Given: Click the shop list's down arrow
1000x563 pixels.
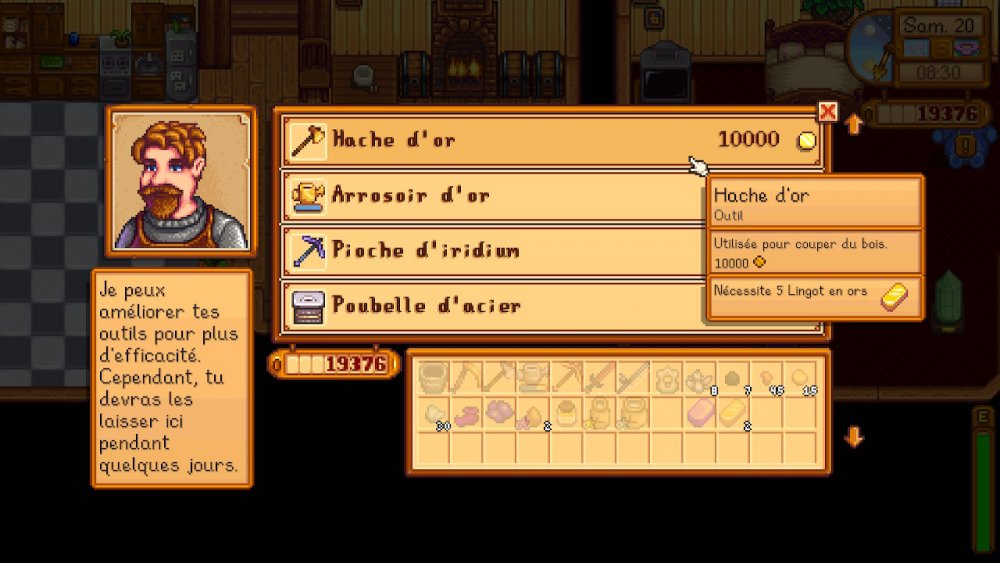Looking at the screenshot, I should tap(853, 437).
